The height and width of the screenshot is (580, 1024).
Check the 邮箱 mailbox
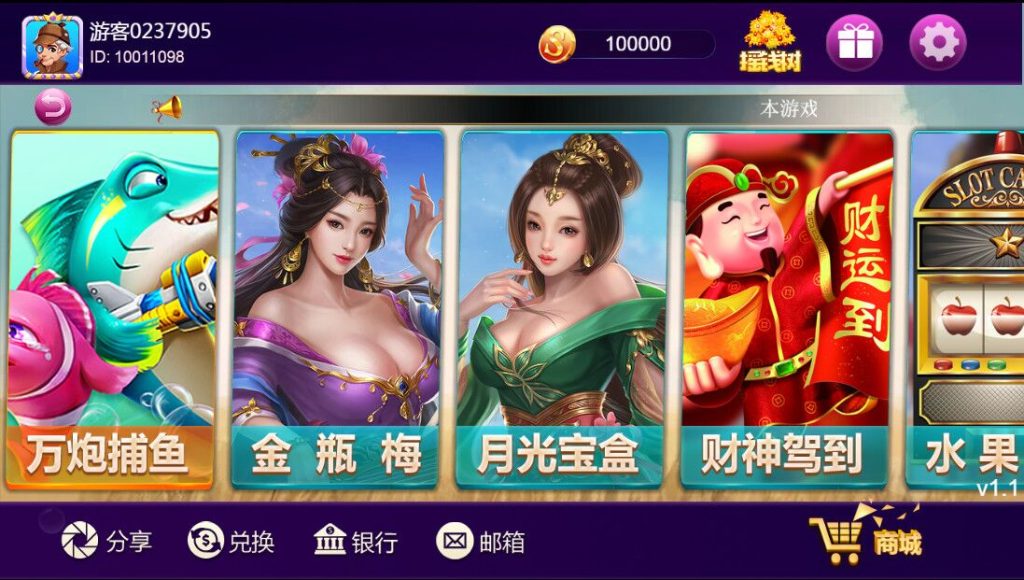click(x=481, y=541)
